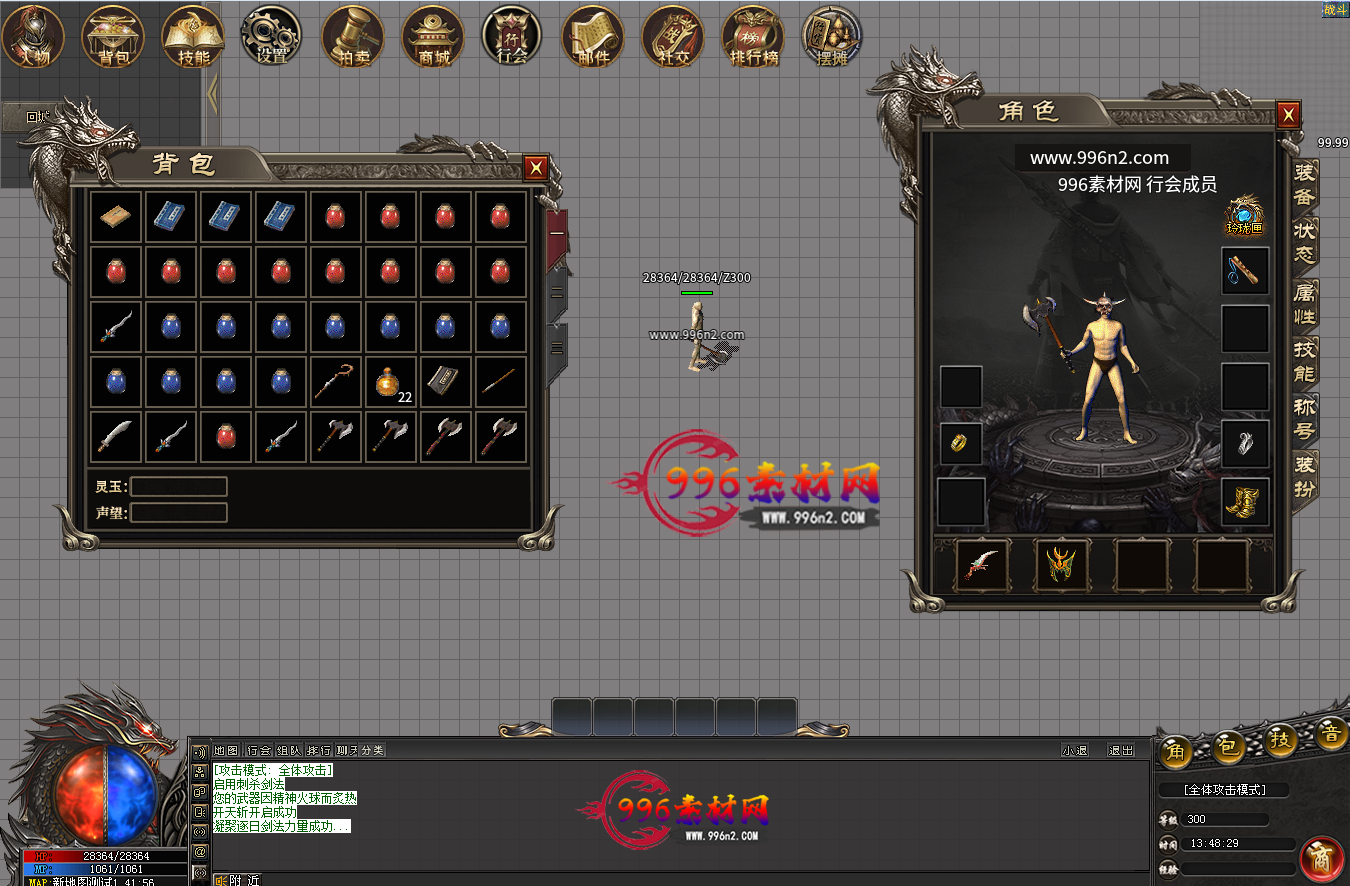Switch to the 属性 attributes tab

pos(1305,303)
